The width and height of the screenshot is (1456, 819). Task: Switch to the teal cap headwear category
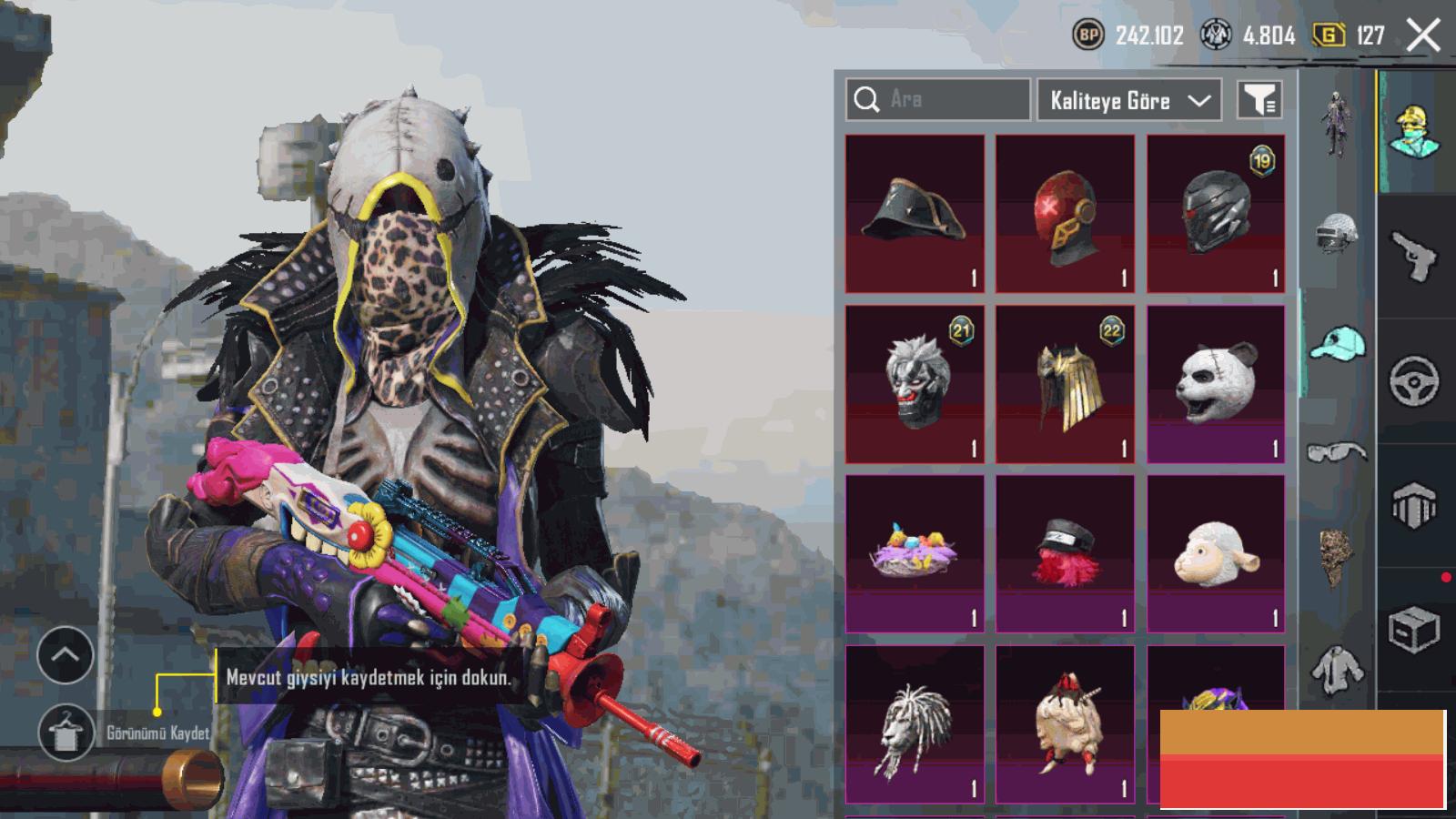point(1338,344)
